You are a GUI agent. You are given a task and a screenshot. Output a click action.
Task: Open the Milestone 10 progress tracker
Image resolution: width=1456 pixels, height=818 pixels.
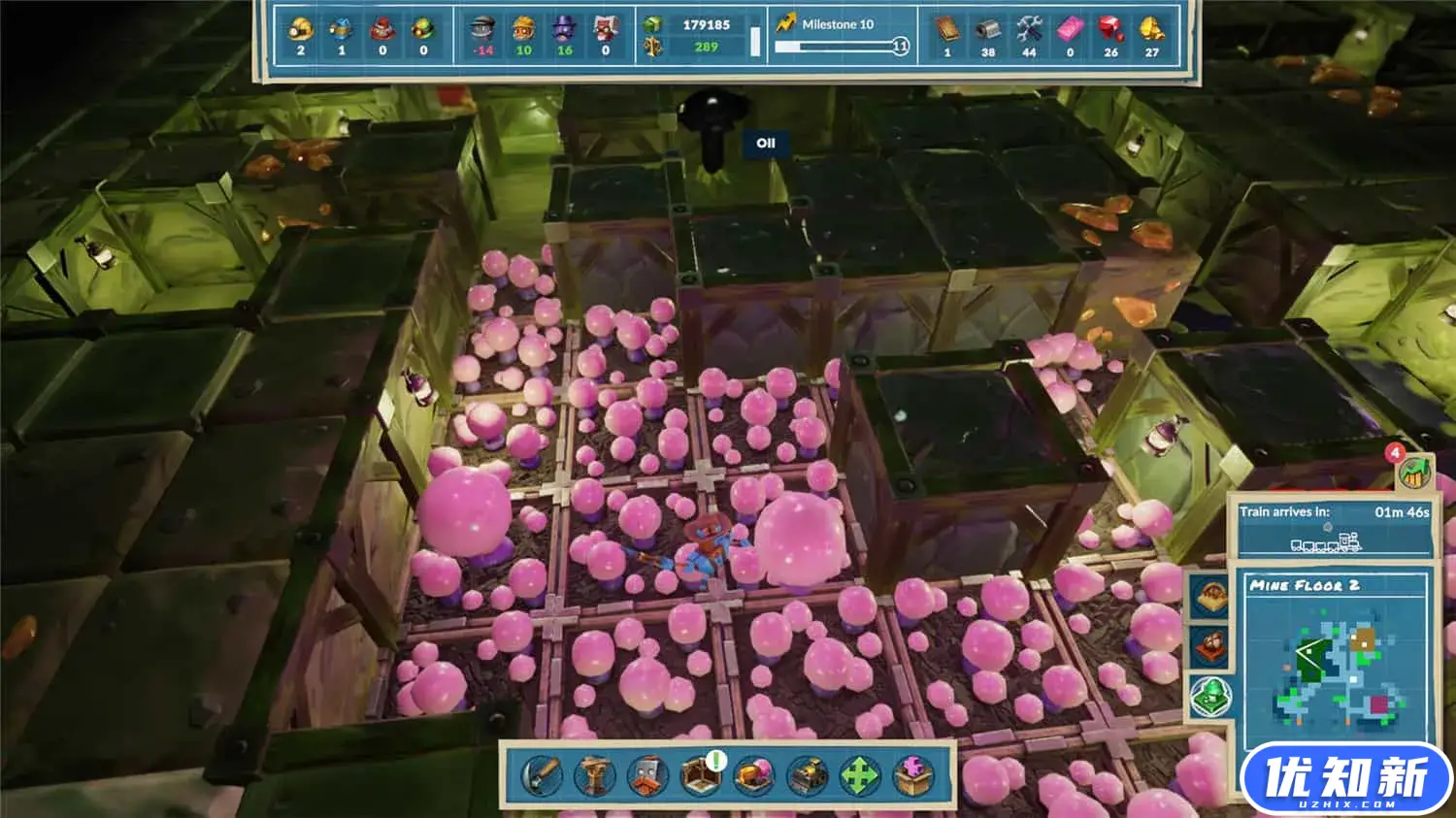tap(841, 35)
